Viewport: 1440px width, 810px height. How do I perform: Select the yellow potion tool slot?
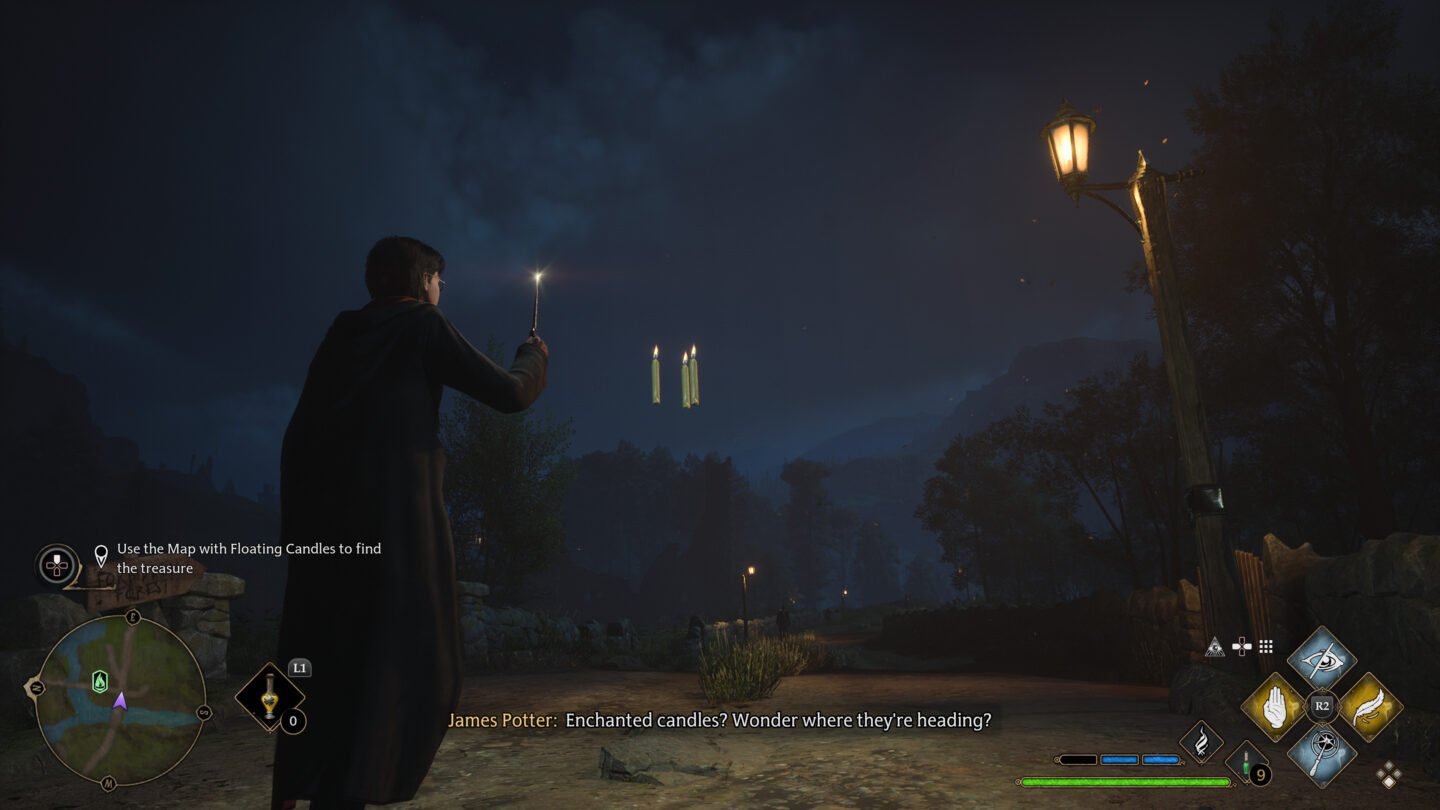(x=270, y=698)
